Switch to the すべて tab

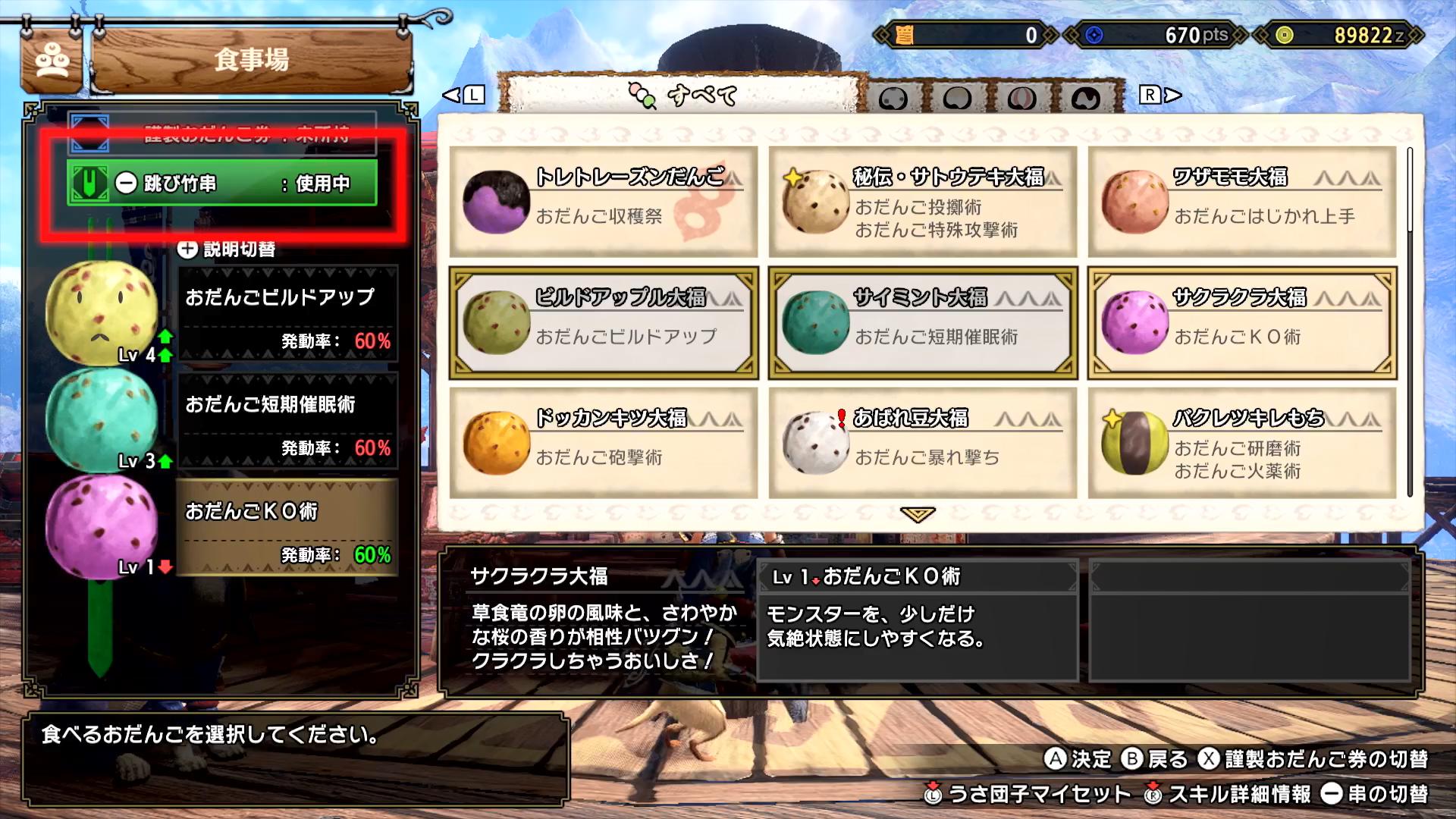[682, 96]
